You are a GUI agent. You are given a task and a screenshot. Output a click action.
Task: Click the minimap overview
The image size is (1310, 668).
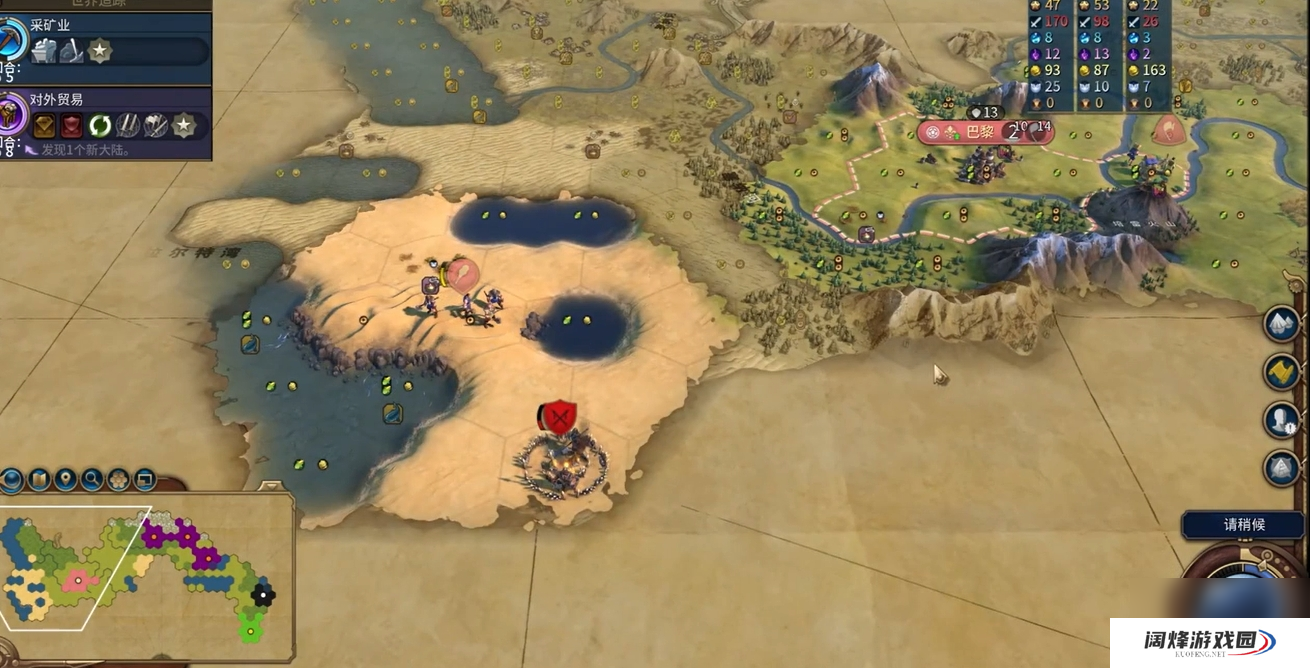coord(140,580)
